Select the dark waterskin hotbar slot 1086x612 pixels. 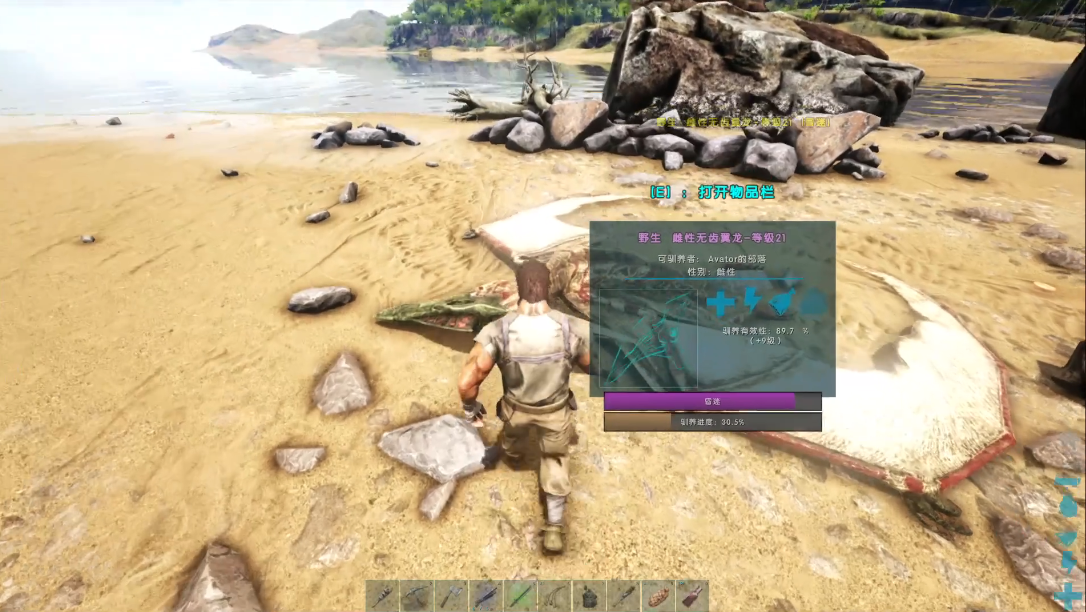click(589, 596)
